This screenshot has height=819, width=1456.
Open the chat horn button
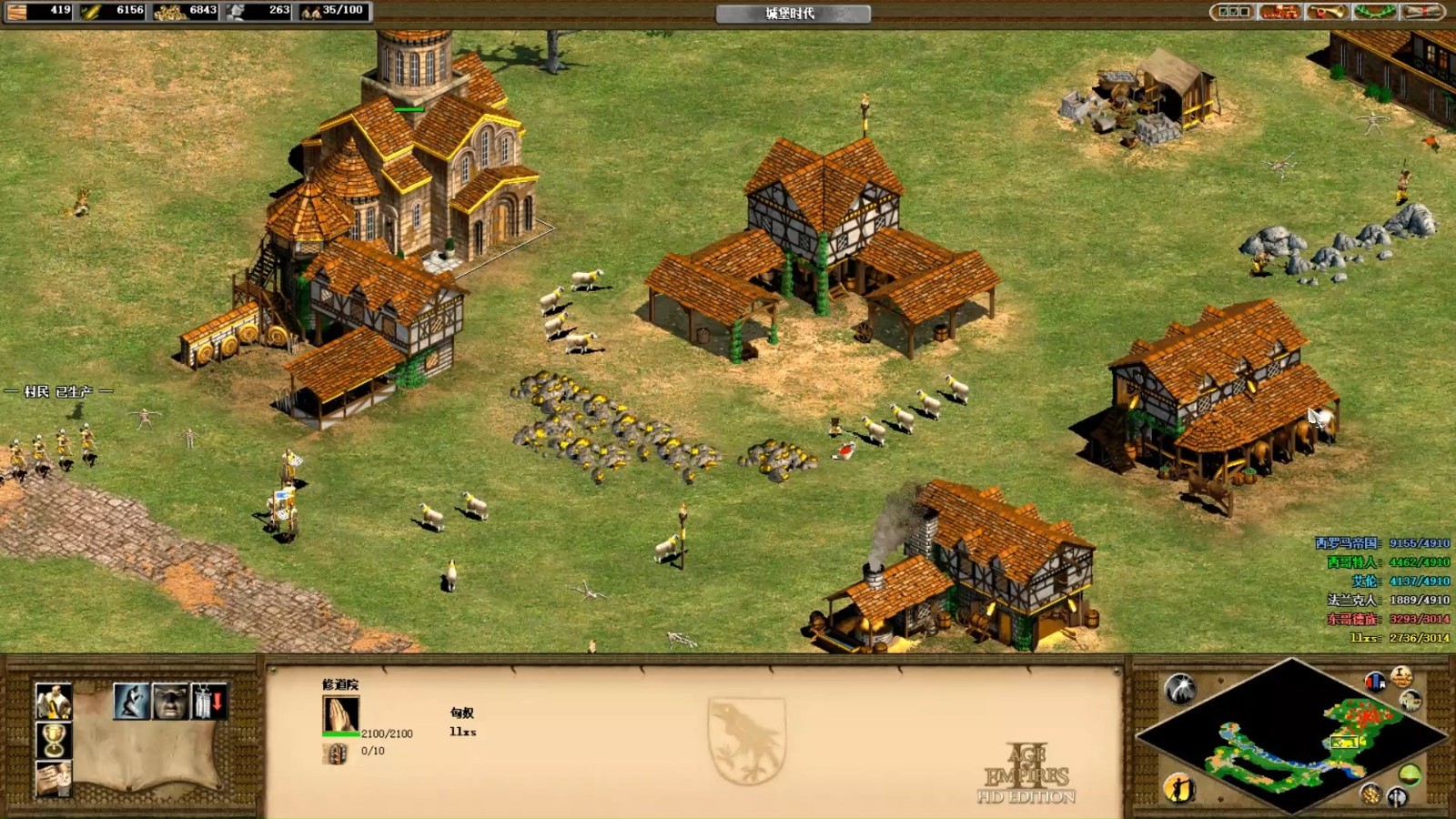1327,12
